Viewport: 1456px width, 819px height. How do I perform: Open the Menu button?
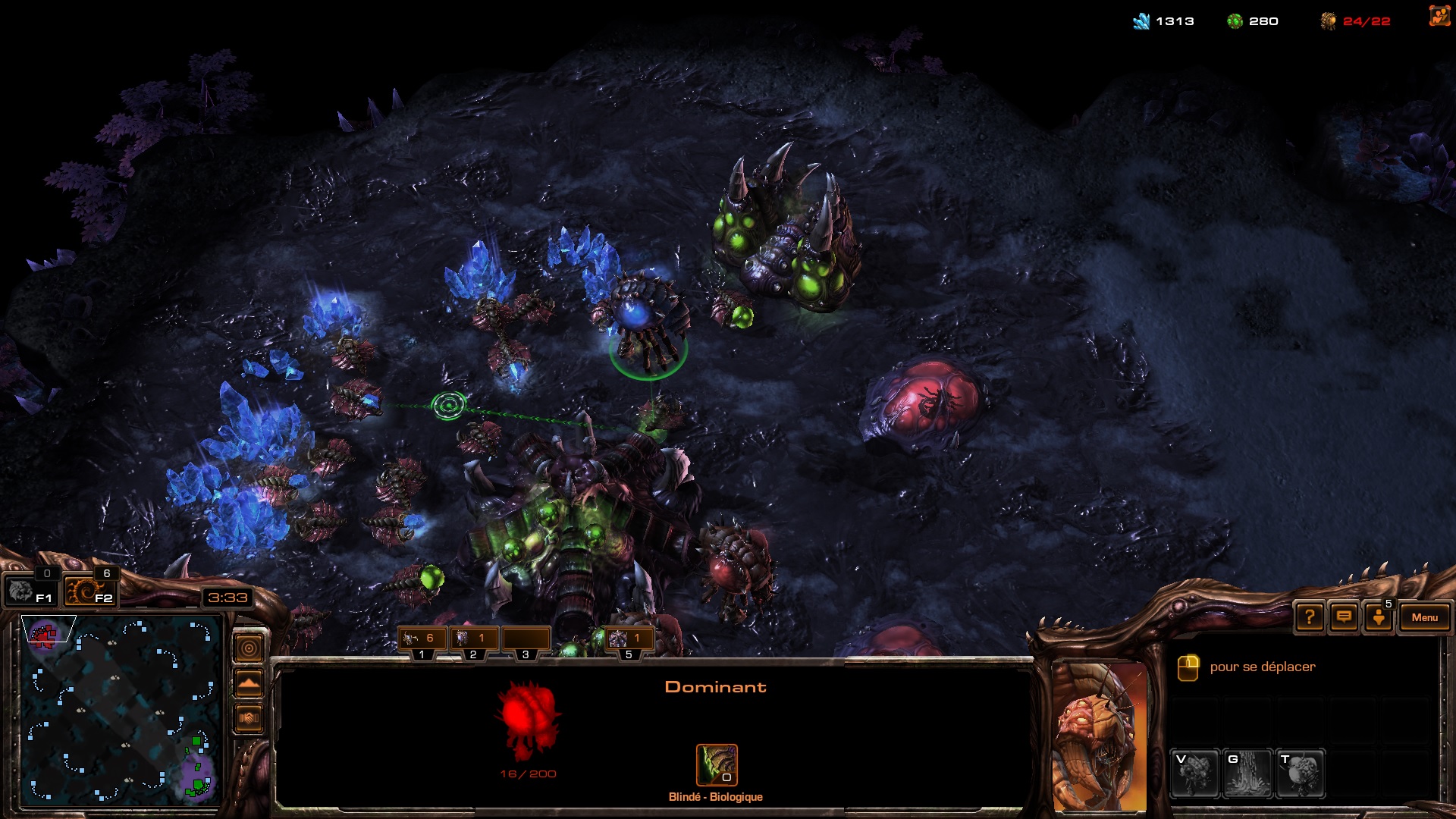[1425, 617]
